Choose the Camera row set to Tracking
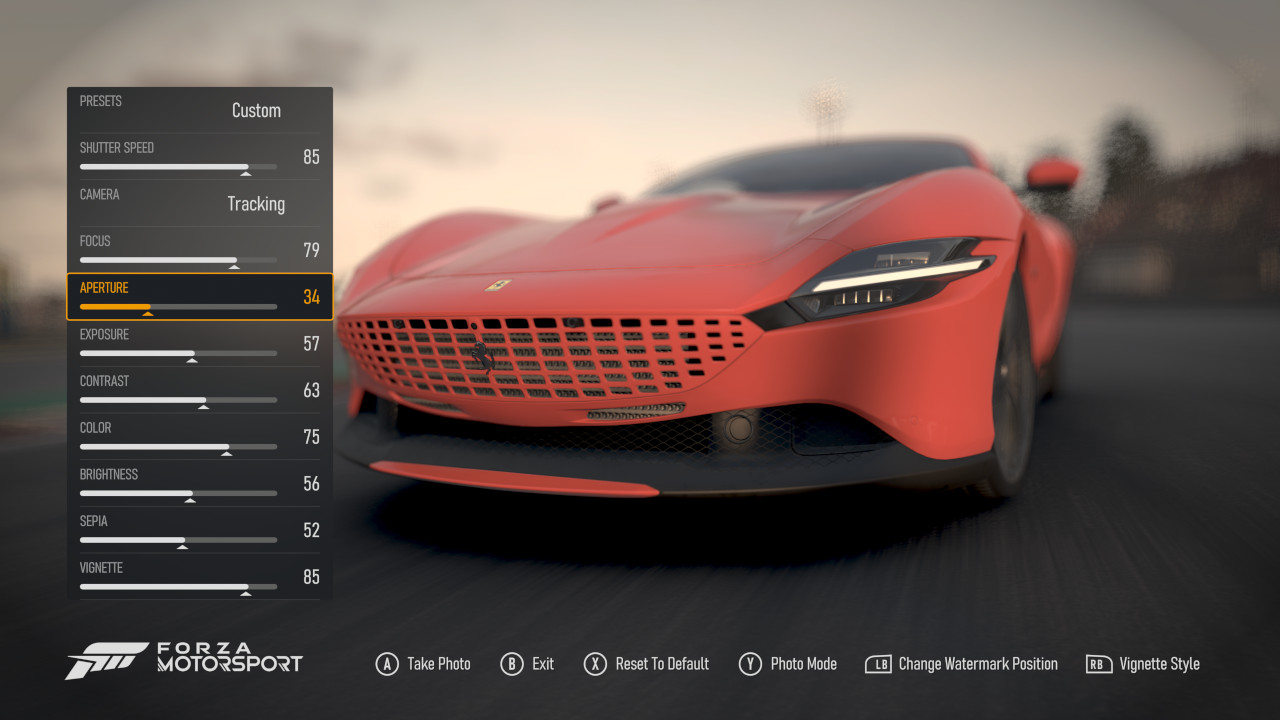 pos(200,203)
